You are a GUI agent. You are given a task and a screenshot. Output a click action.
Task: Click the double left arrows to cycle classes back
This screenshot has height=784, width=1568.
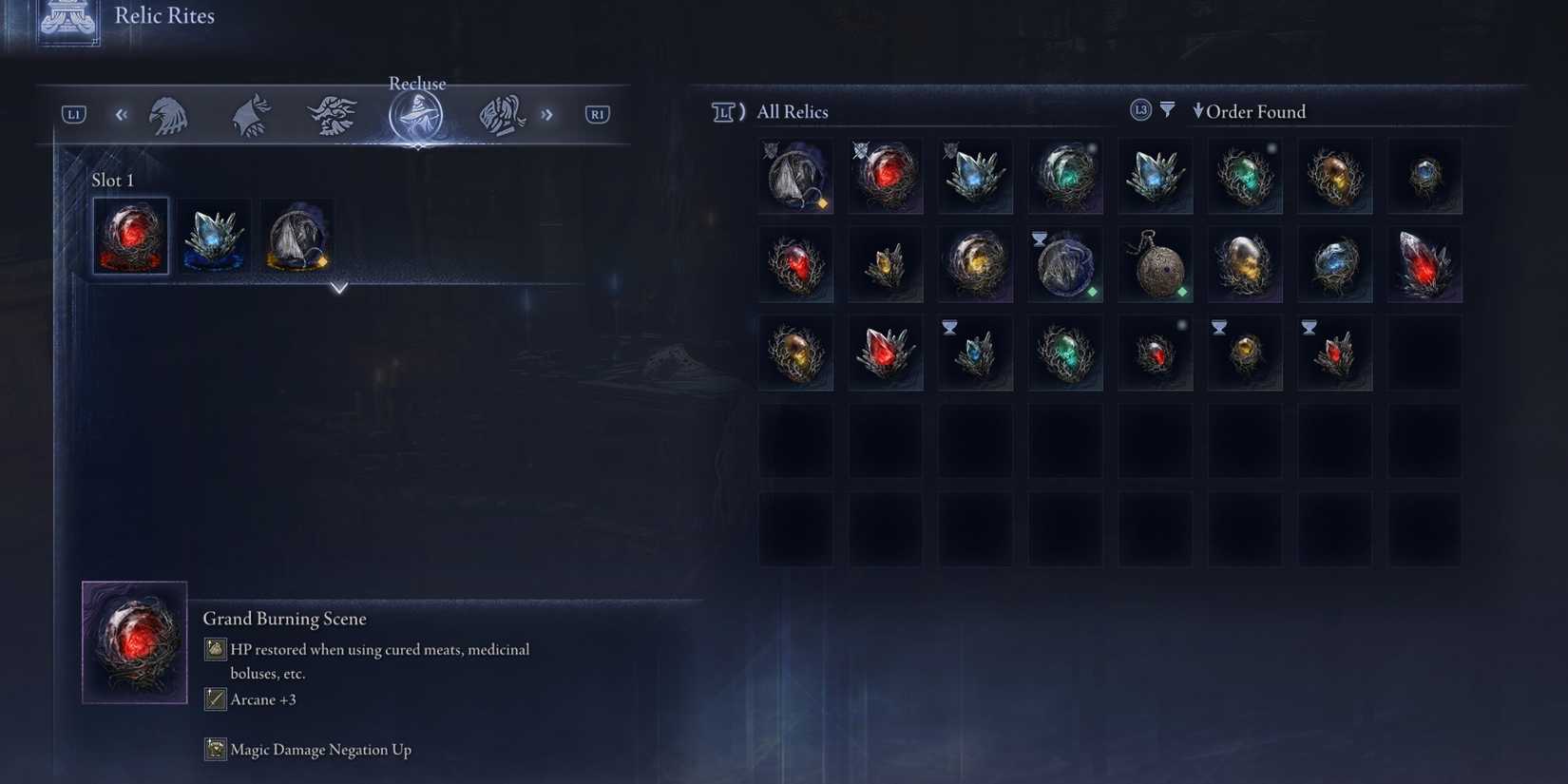click(121, 113)
